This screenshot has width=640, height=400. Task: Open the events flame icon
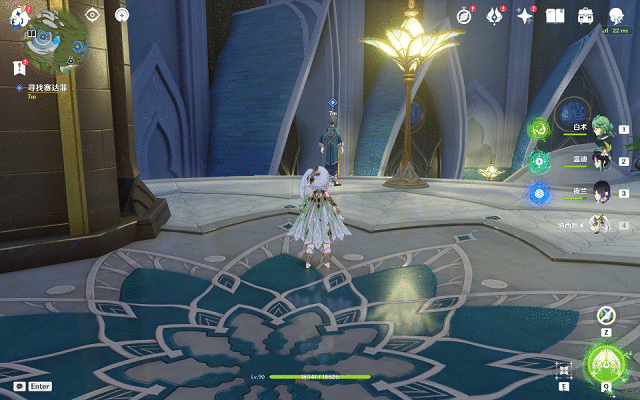(x=494, y=16)
